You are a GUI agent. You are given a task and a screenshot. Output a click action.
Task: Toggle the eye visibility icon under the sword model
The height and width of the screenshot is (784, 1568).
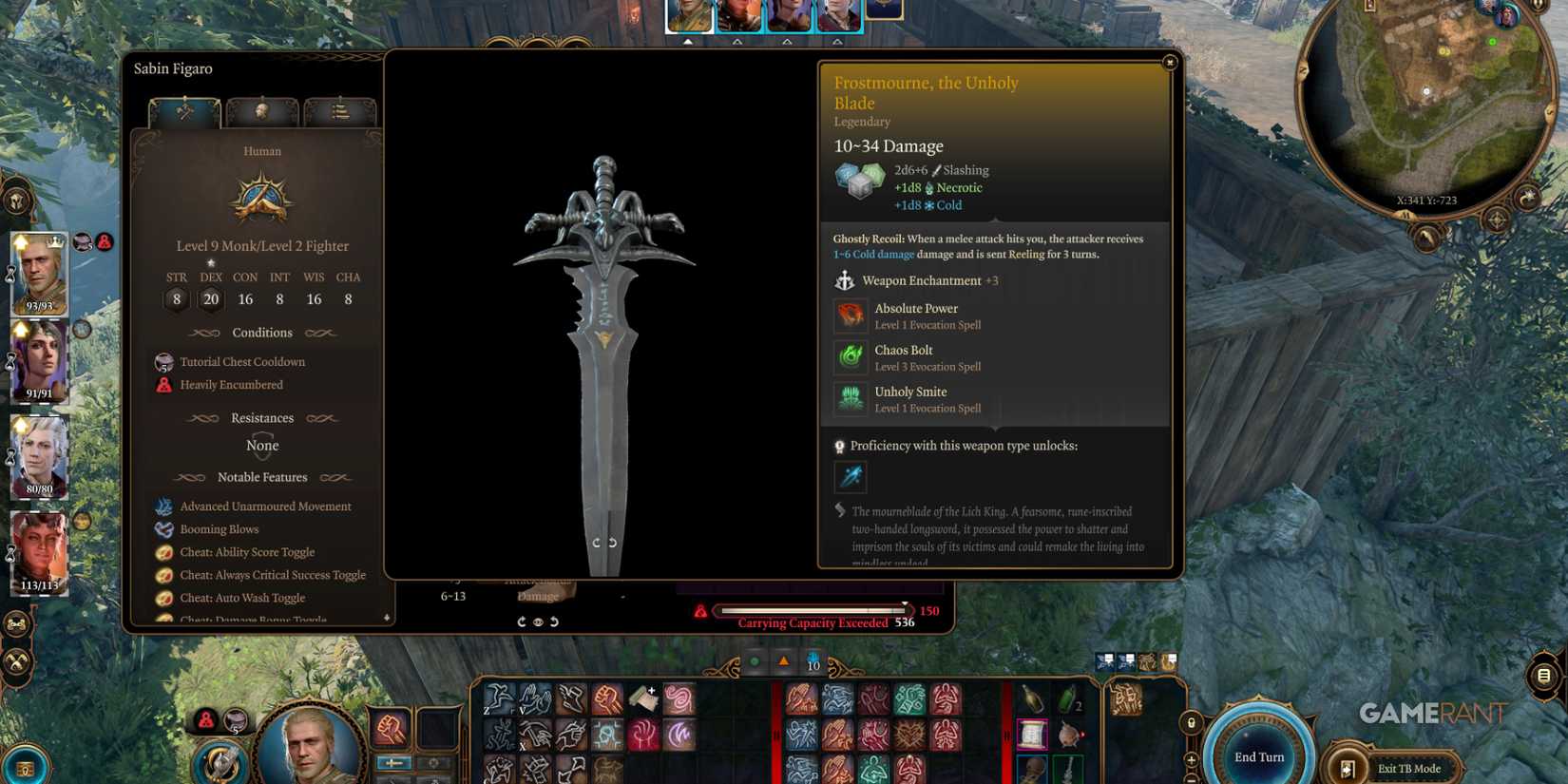pos(538,622)
